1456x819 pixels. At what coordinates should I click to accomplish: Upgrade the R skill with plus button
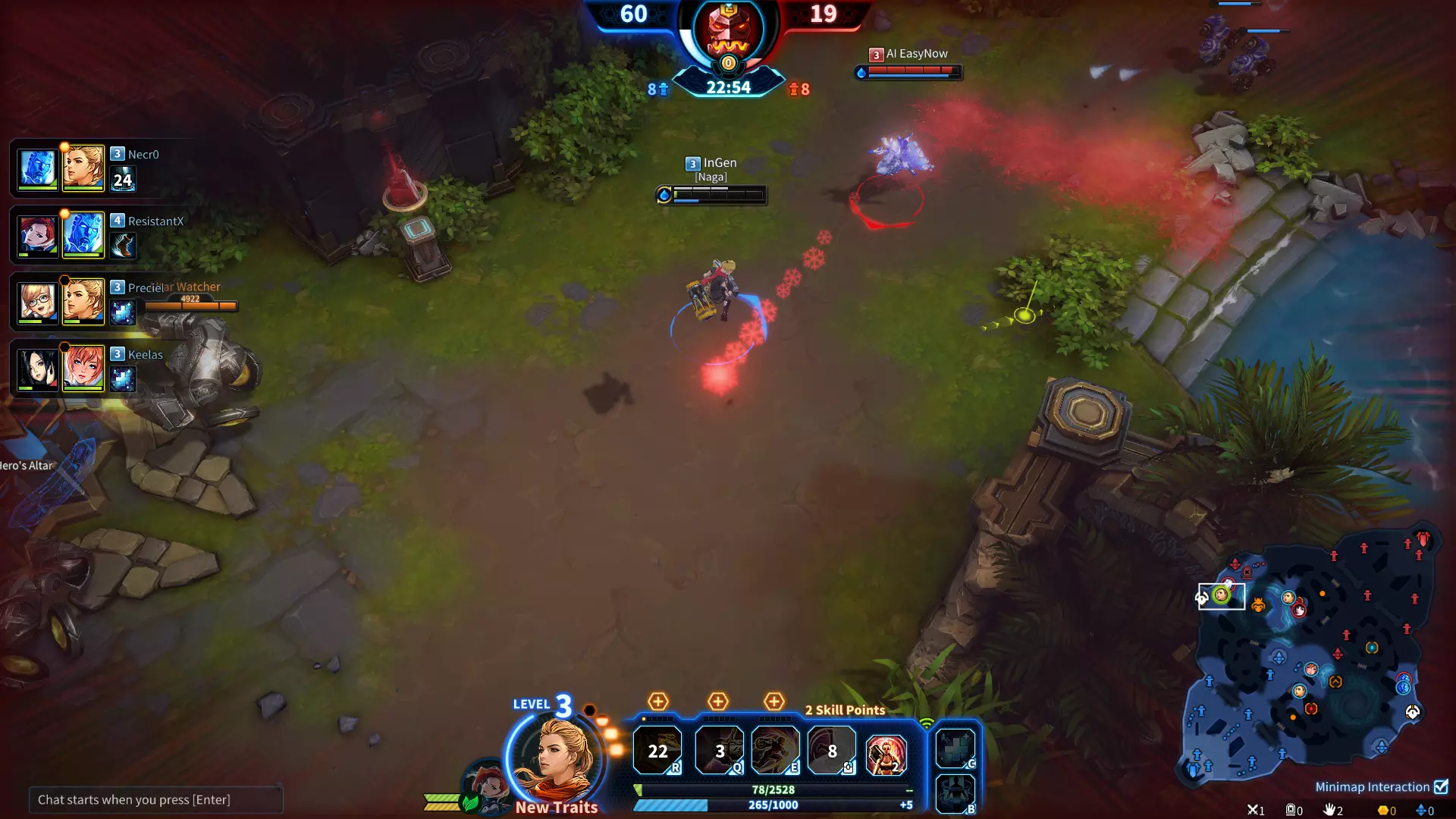click(x=657, y=701)
